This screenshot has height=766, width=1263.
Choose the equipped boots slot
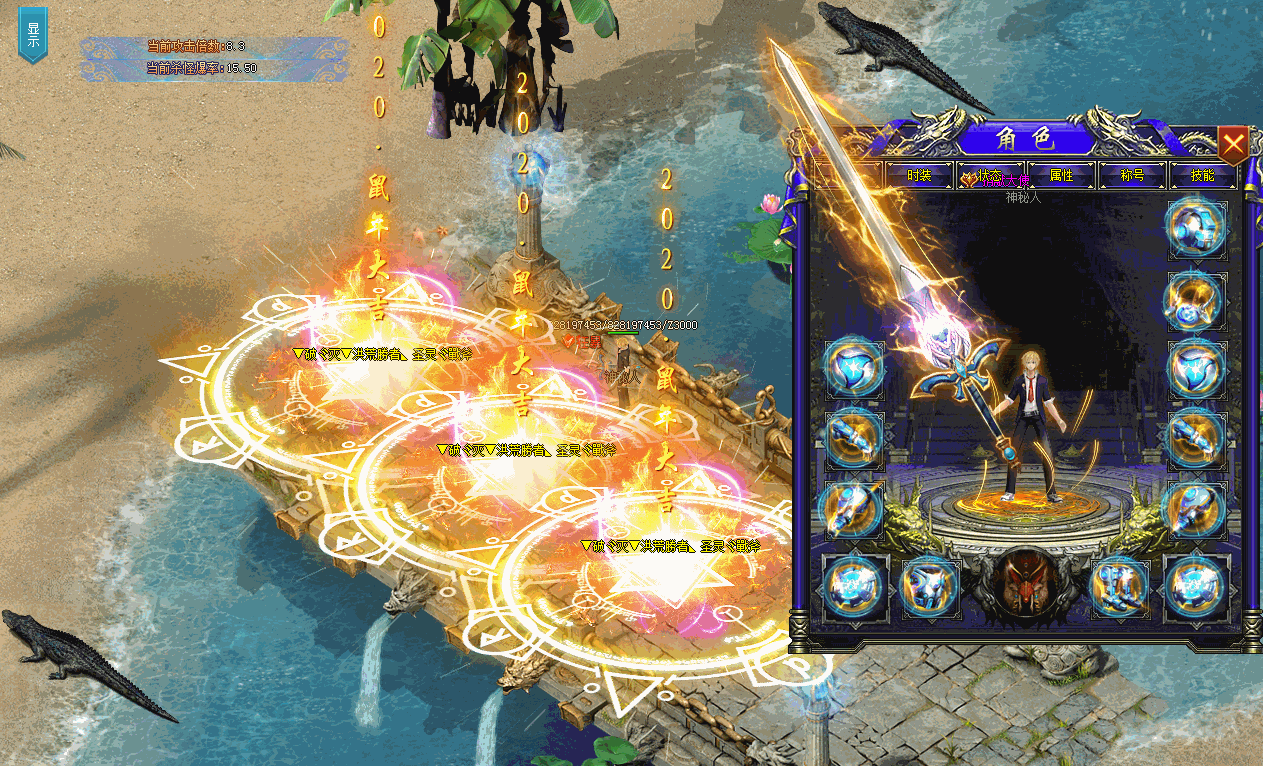point(1119,586)
